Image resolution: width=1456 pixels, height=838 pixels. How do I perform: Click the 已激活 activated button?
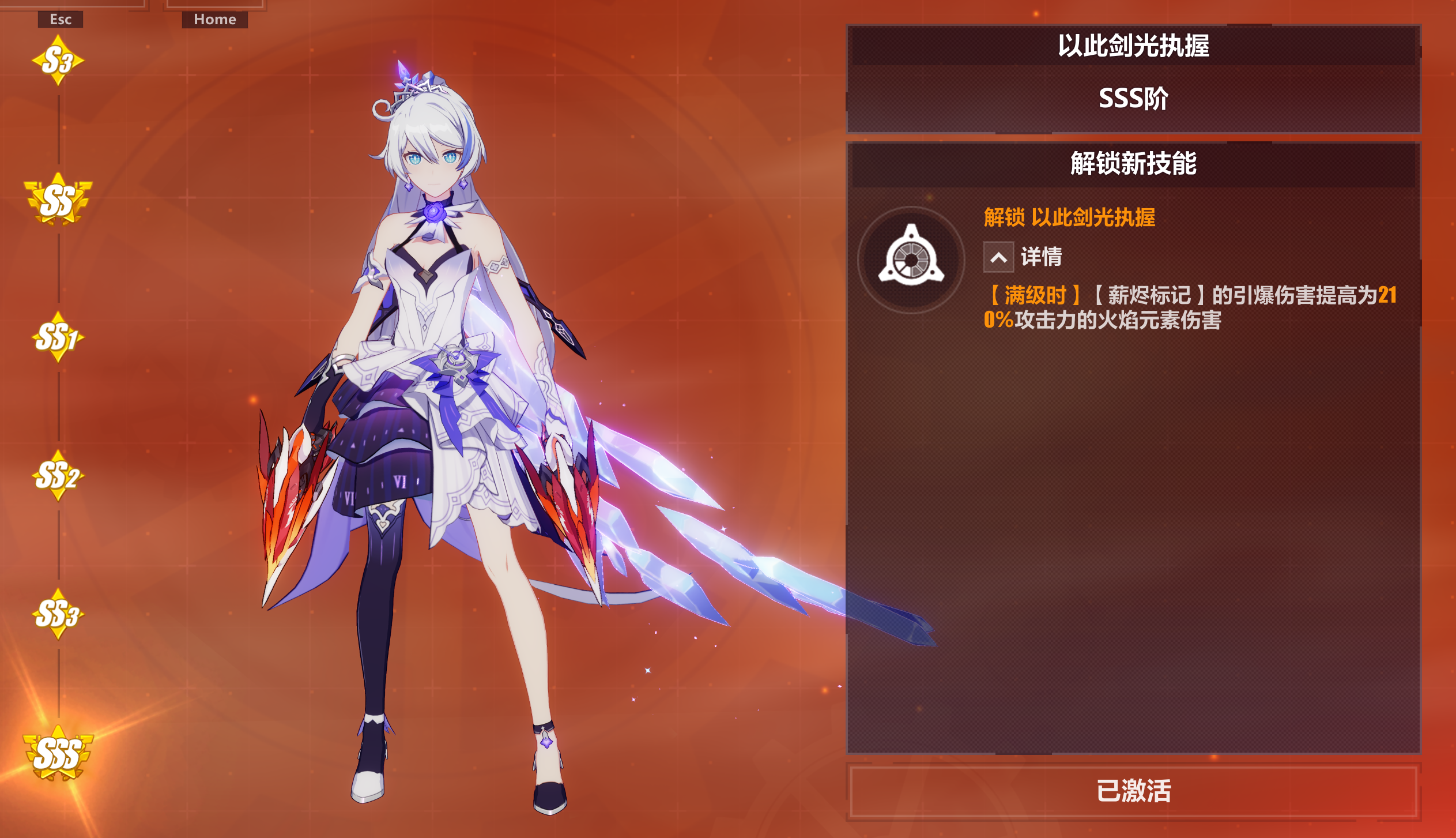[1133, 791]
